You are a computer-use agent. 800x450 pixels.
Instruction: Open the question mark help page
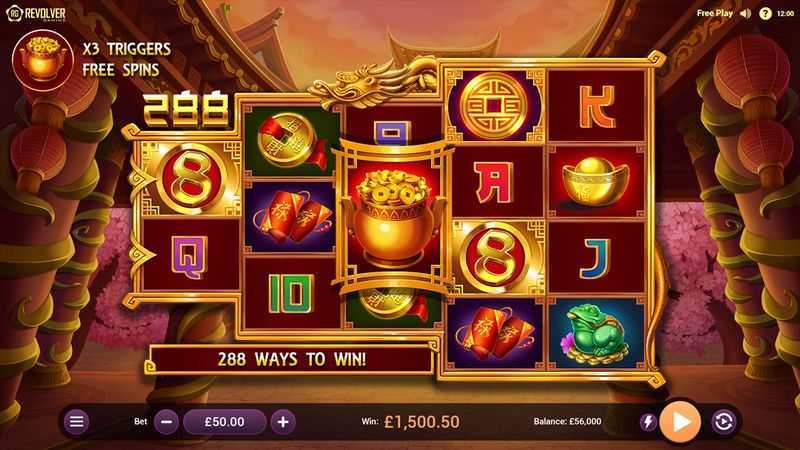point(765,14)
